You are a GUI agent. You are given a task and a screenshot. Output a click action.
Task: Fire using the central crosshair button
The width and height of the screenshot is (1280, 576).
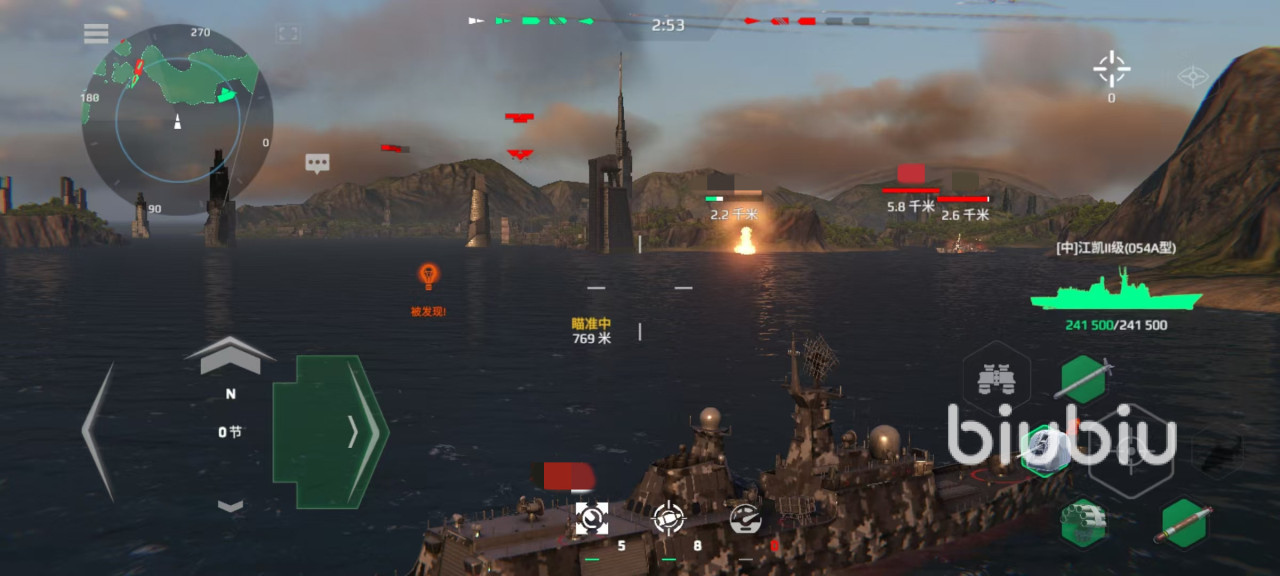[1129, 455]
